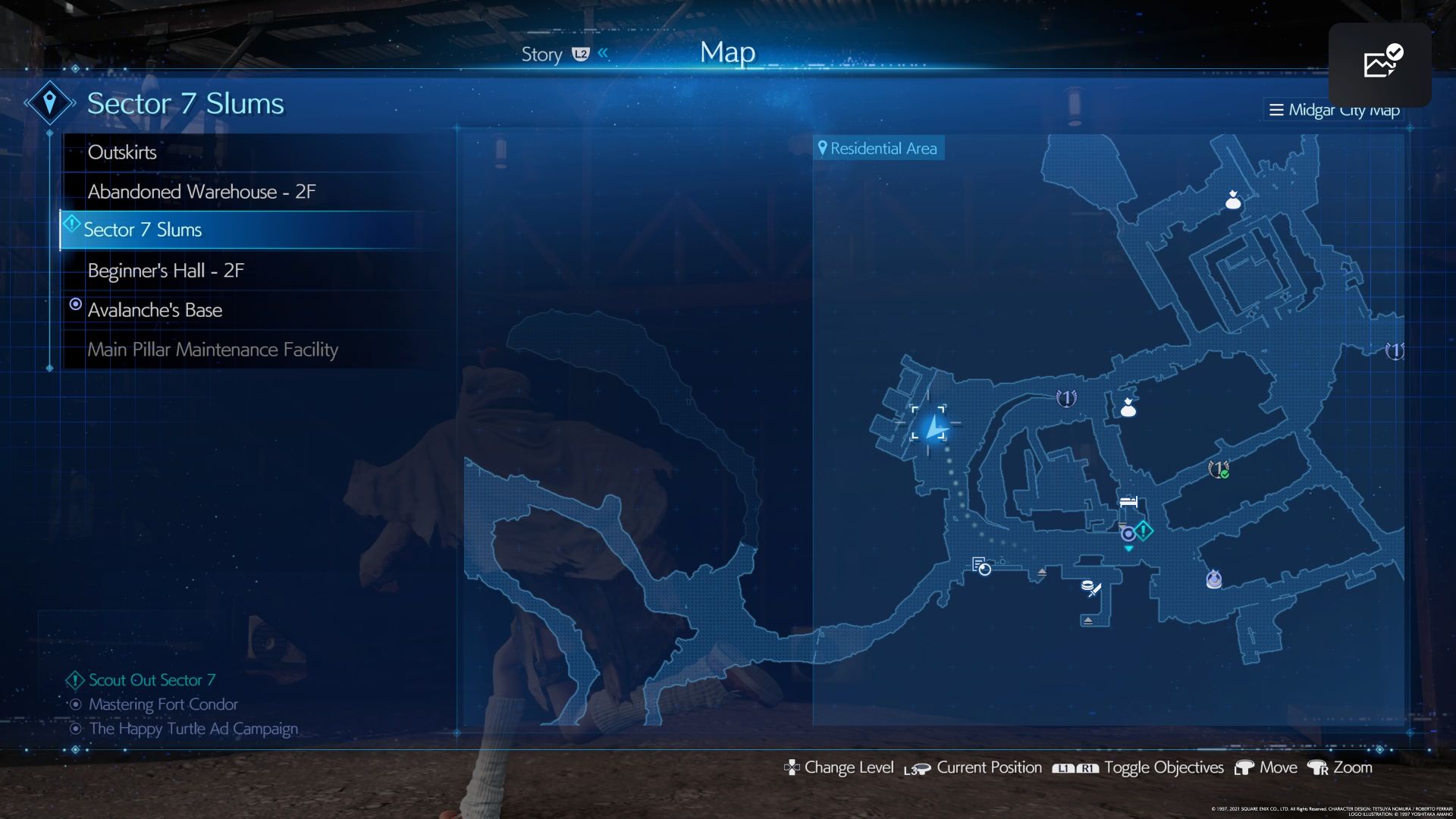Image resolution: width=1456 pixels, height=819 pixels.
Task: Open Beginner's Hall - 2F map
Action: (165, 271)
